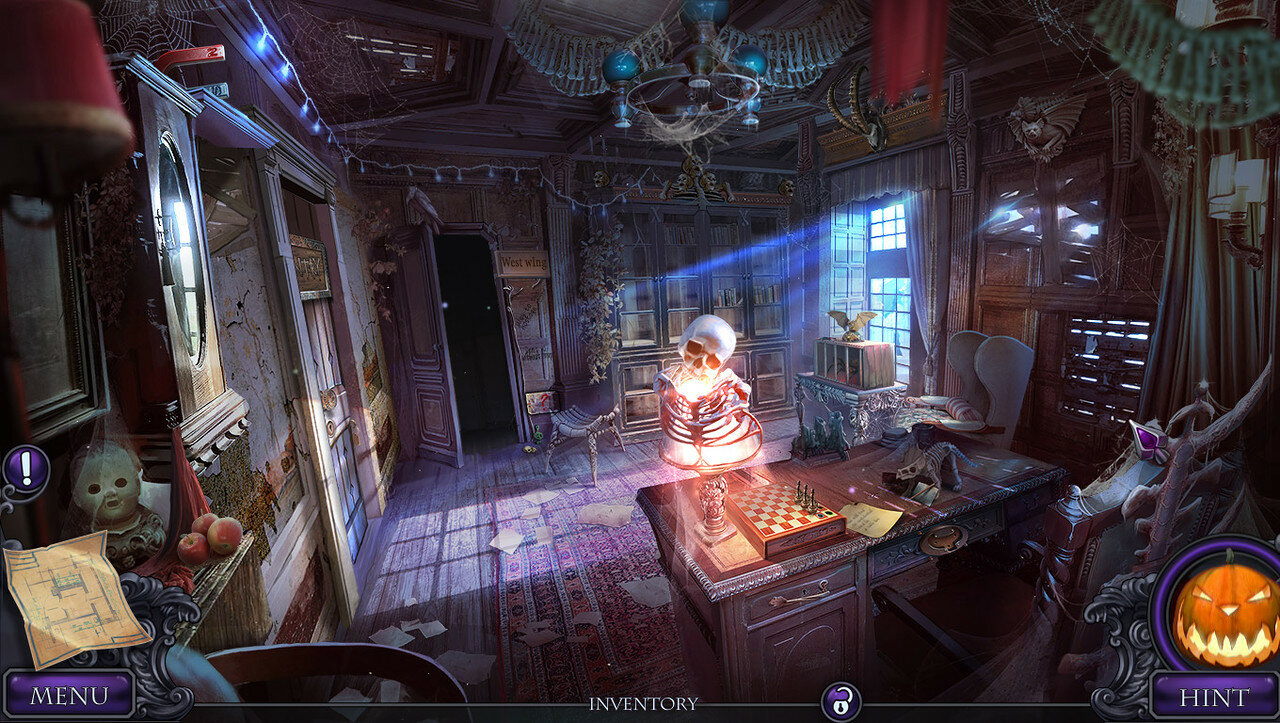Toggle the inventory lock icon
The height and width of the screenshot is (723, 1280).
coord(840,702)
